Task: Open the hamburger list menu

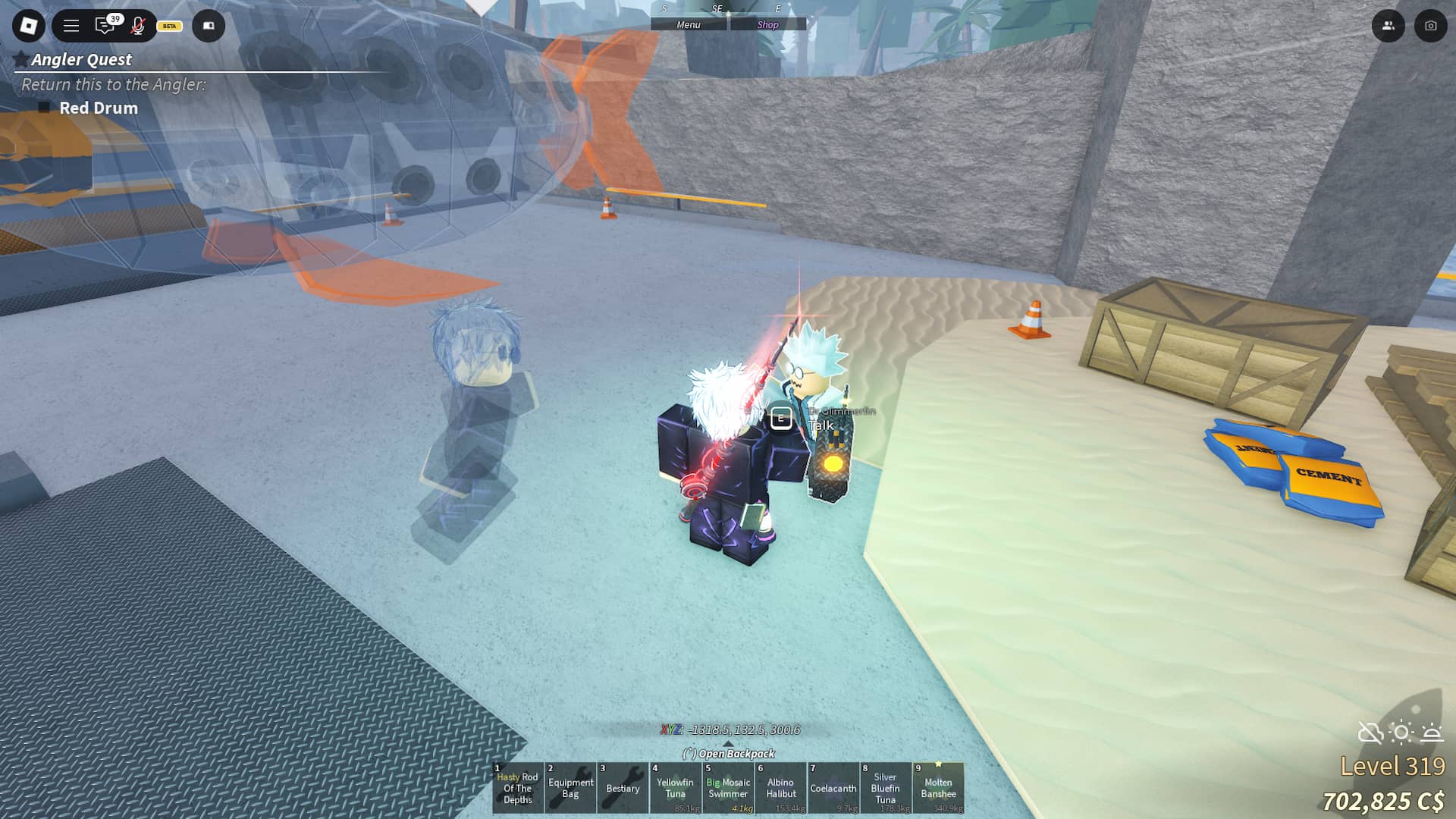Action: point(71,26)
